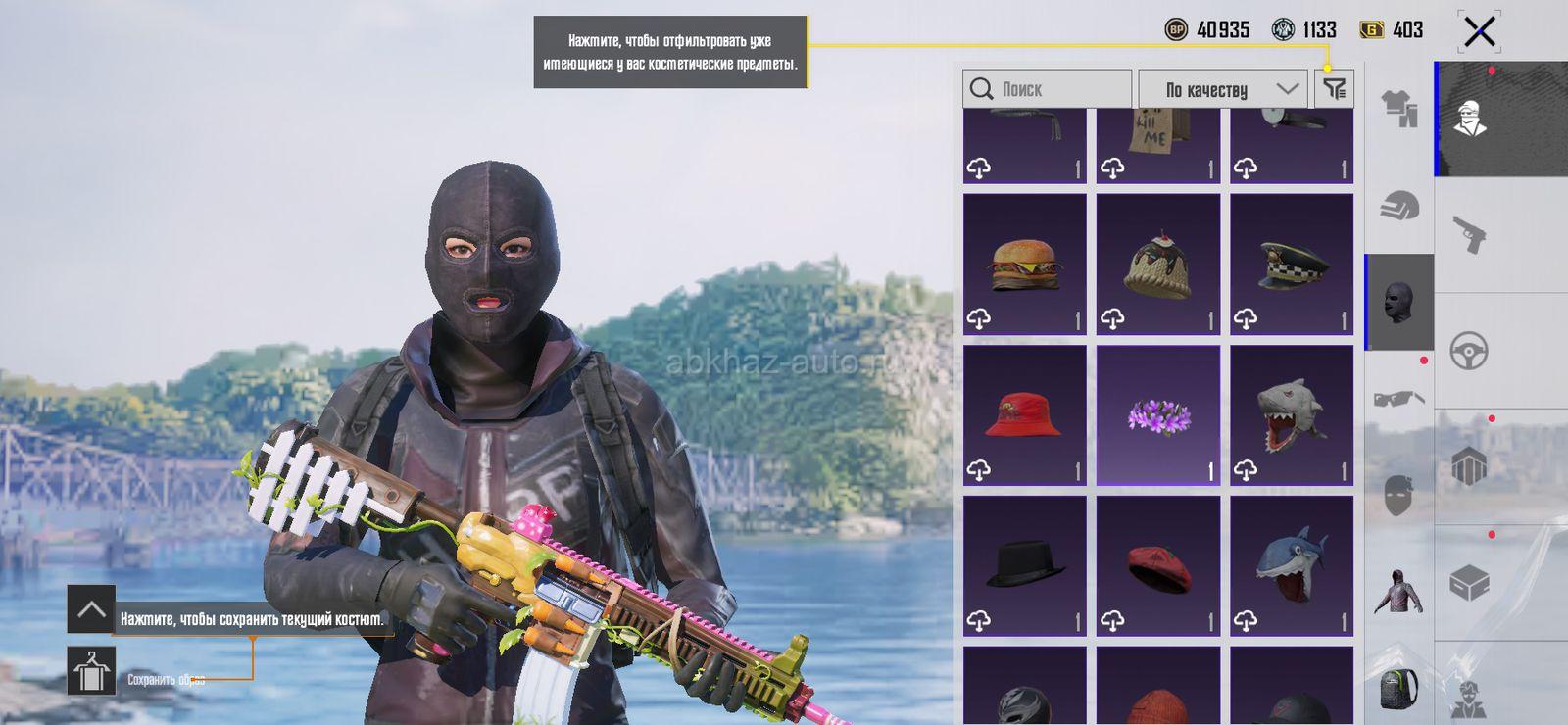Toggle the owned cosmetics filter
Viewport: 1568px width, 725px height.
(1334, 89)
